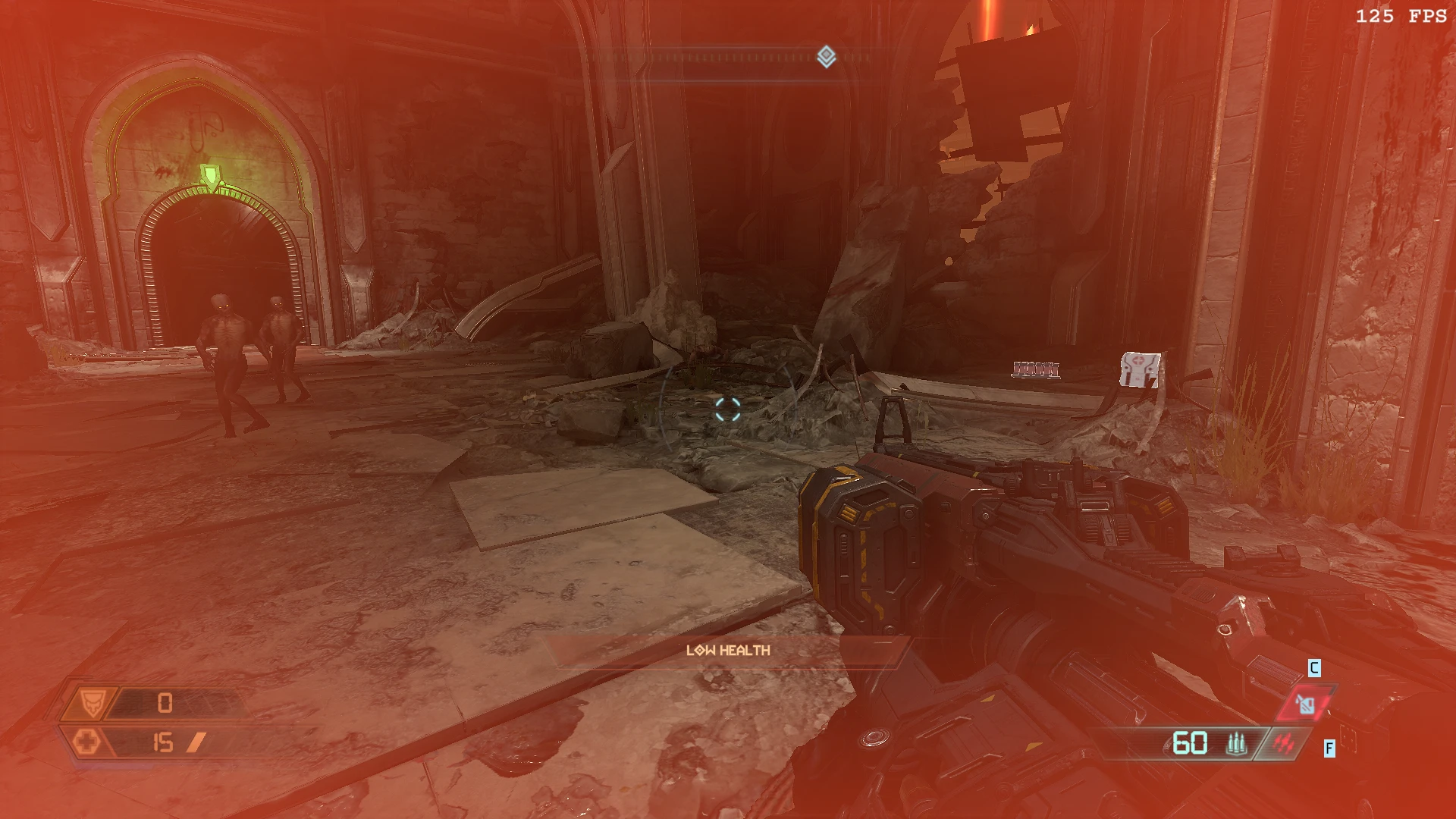The image size is (1456, 819).
Task: Click the orange health bar segment
Action: 196,742
